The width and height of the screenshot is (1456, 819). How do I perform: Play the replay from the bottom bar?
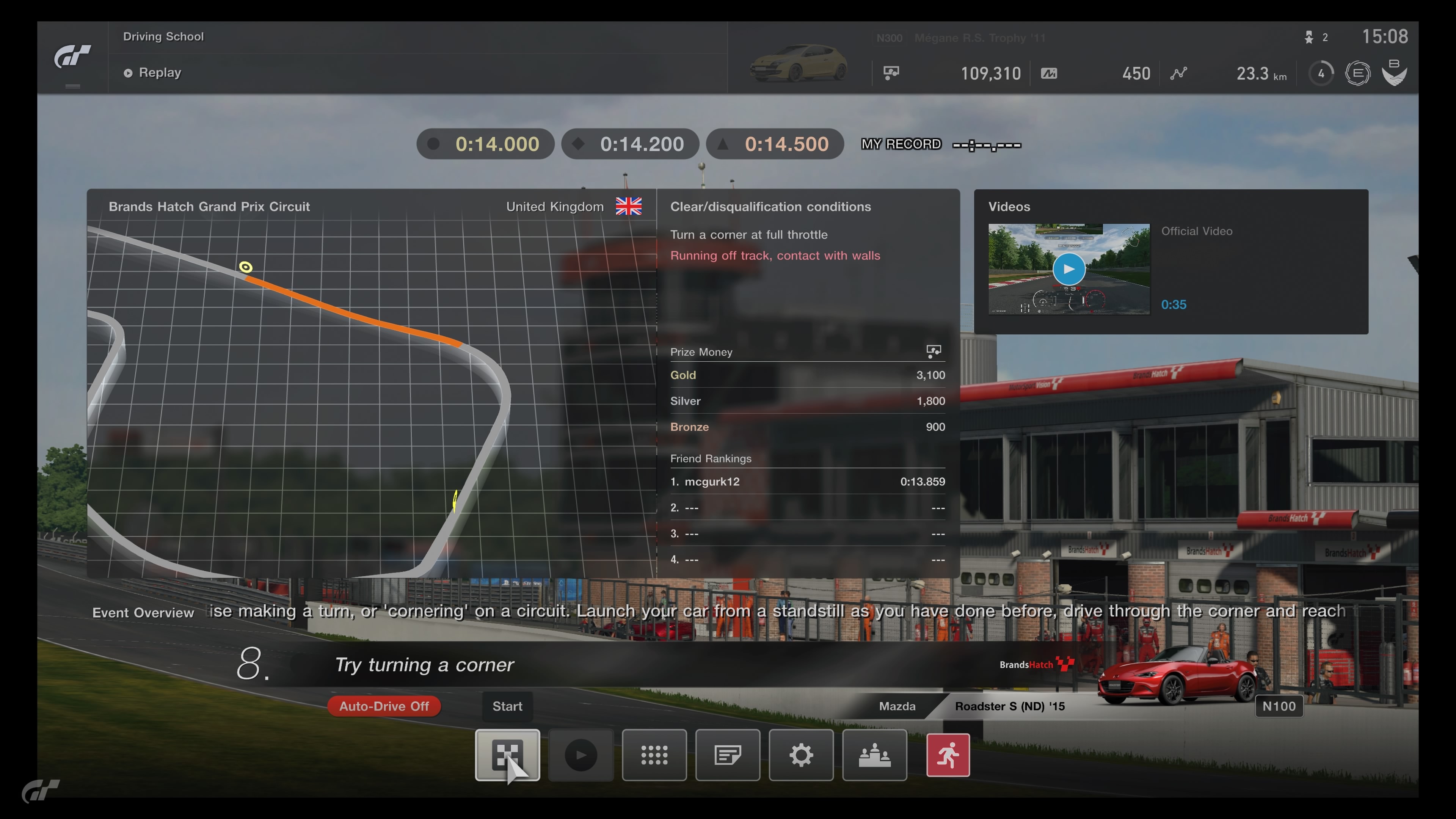tap(581, 755)
